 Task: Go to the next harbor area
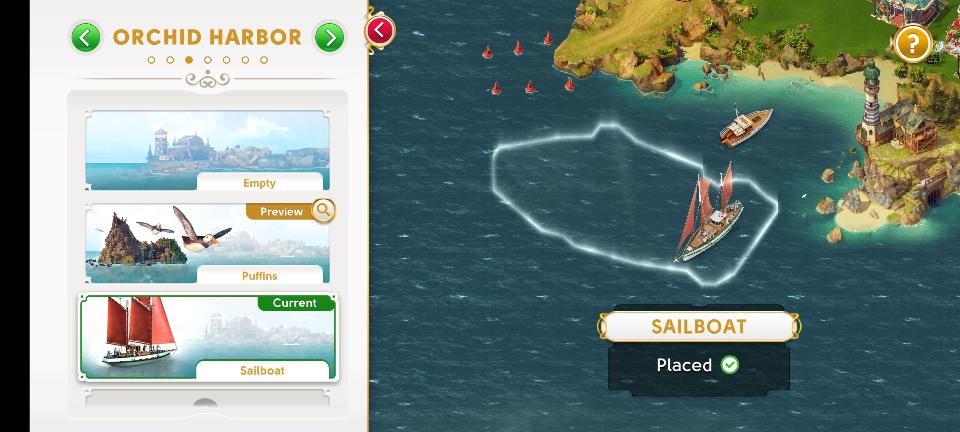click(329, 38)
